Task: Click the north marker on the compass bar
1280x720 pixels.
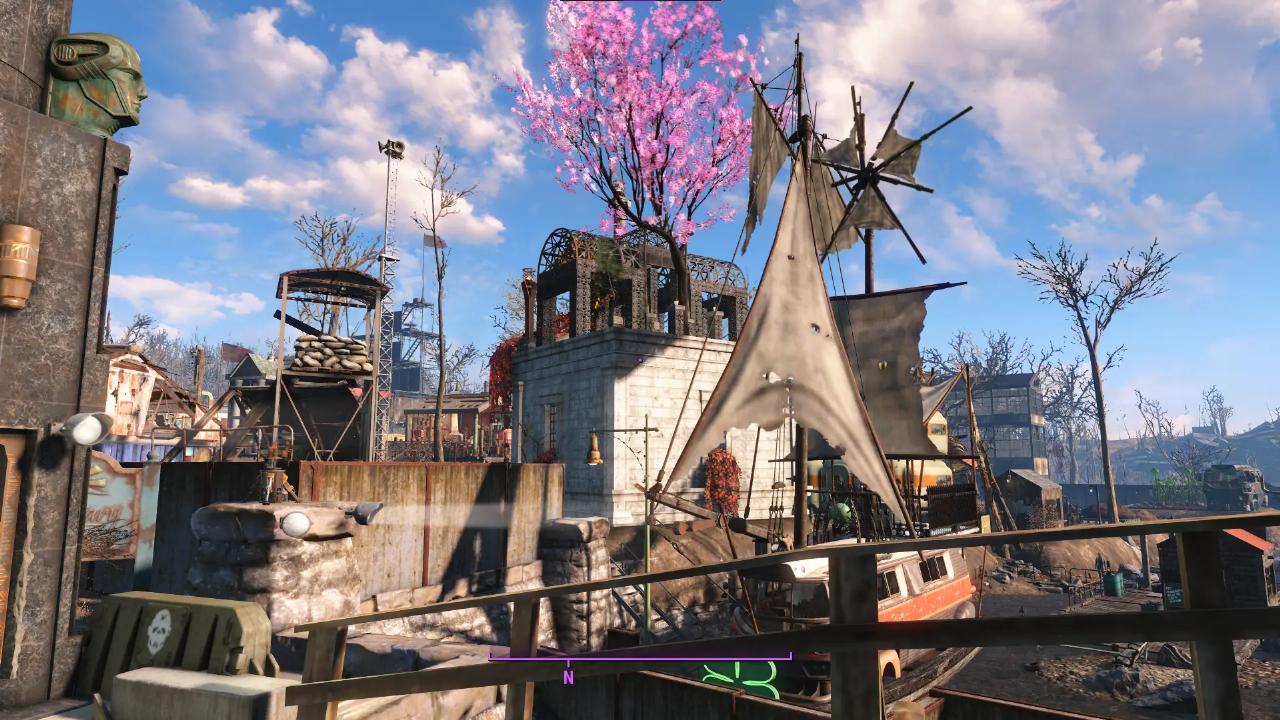Action: pos(568,676)
